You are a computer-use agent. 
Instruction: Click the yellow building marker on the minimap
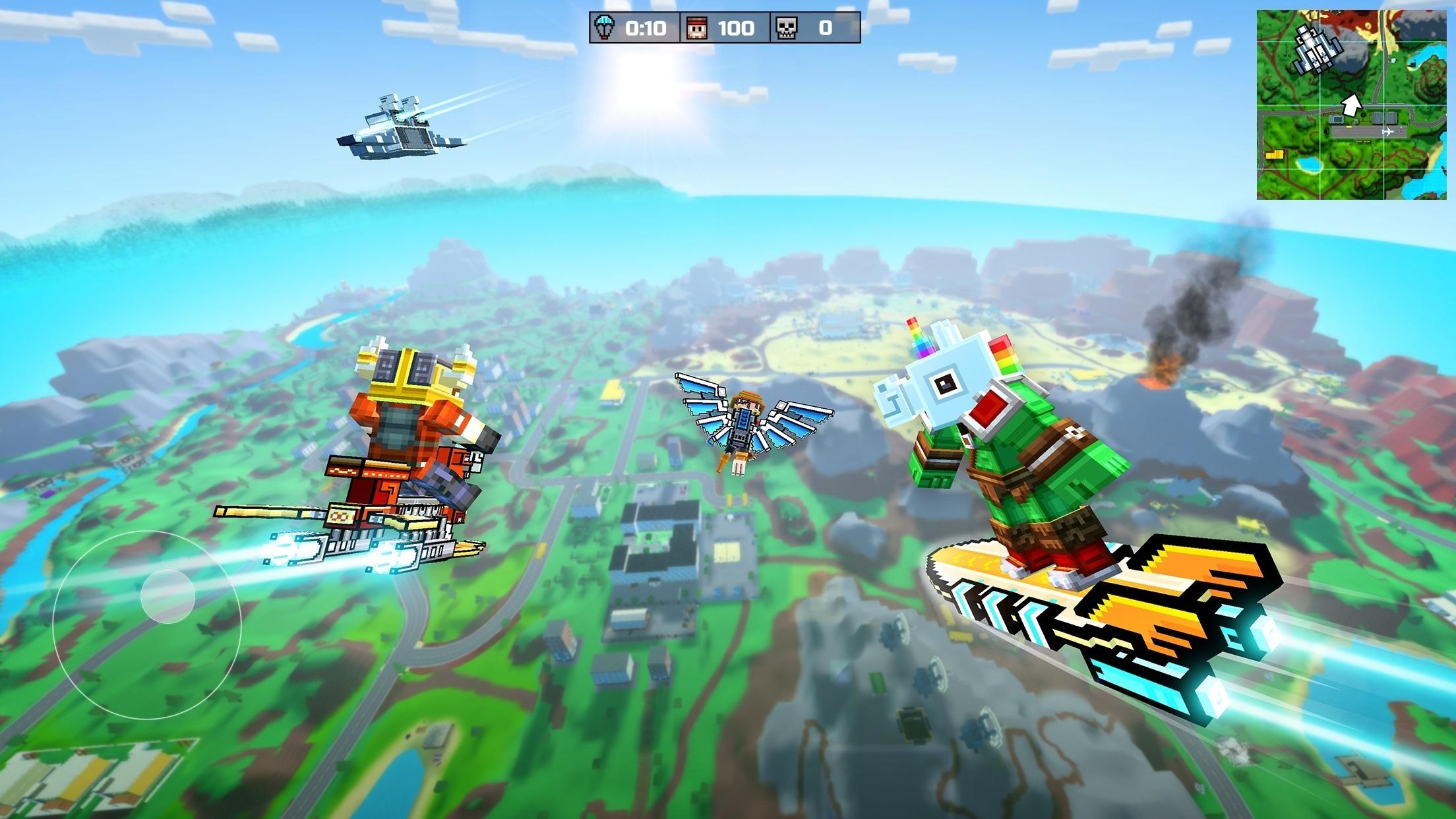click(x=1275, y=154)
